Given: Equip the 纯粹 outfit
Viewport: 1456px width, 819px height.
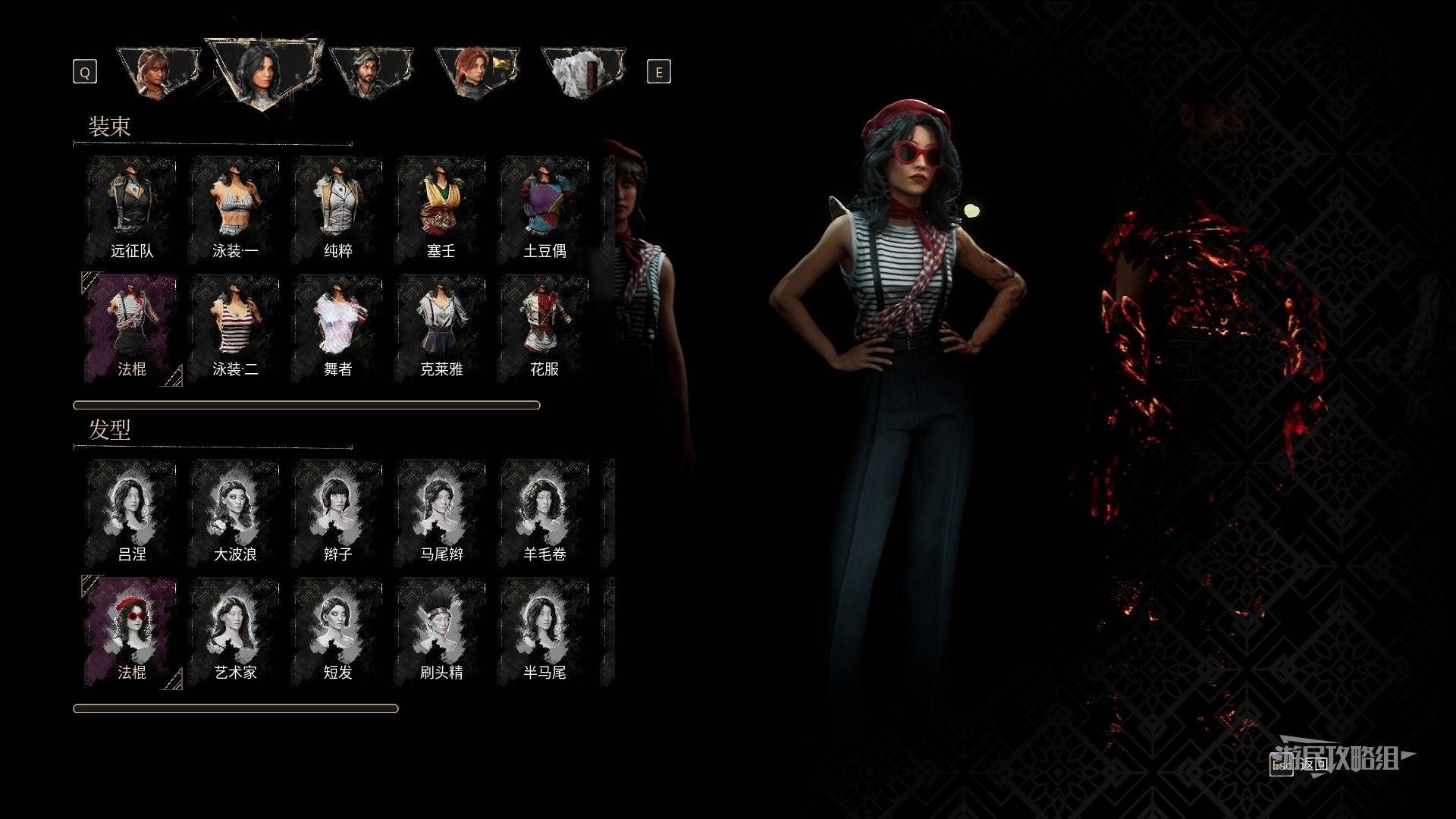Looking at the screenshot, I should tap(338, 209).
